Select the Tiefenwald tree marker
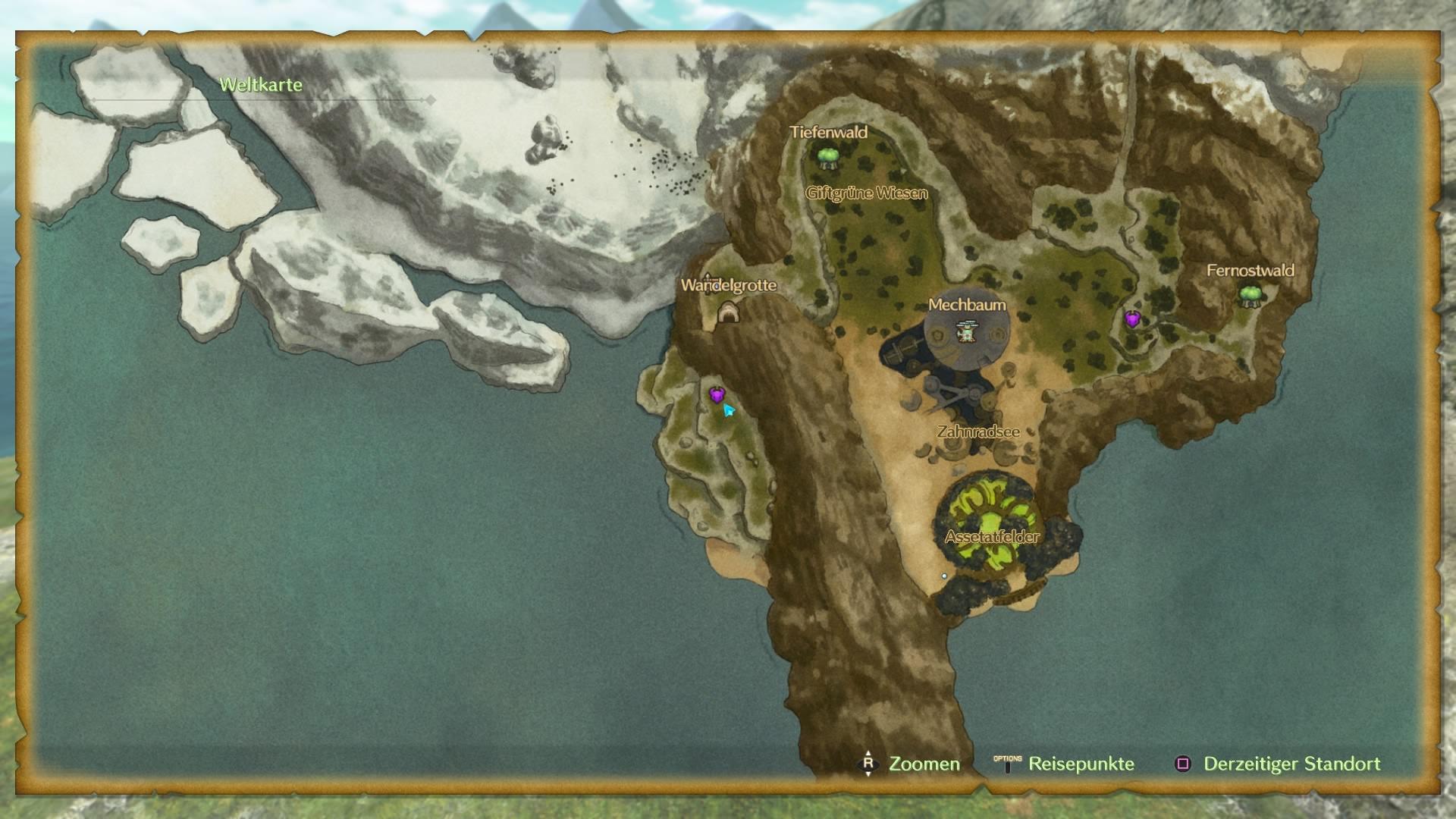Screen dimensions: 1456x819 click(x=827, y=157)
